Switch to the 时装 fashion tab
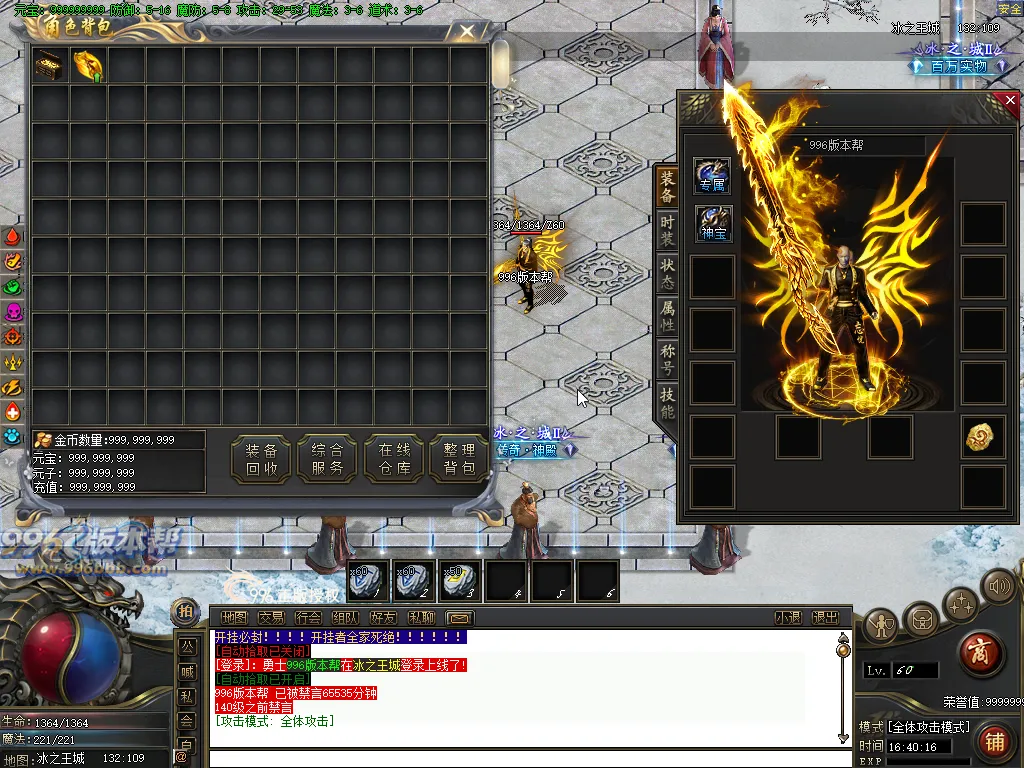 tap(667, 230)
